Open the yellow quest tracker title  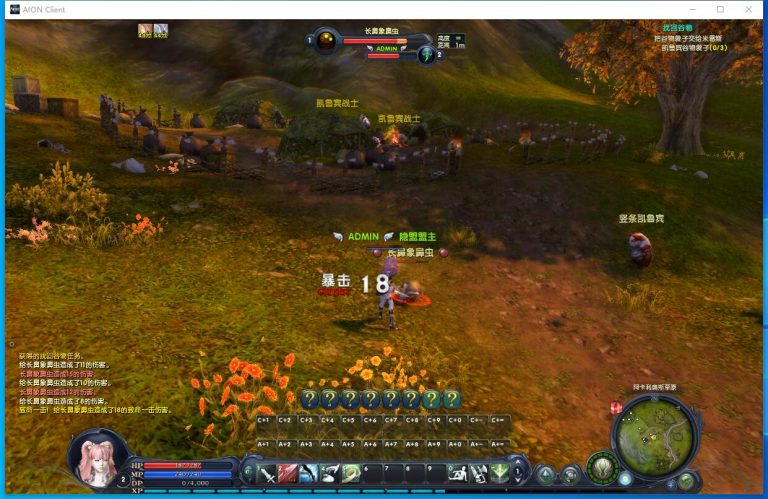click(x=679, y=29)
